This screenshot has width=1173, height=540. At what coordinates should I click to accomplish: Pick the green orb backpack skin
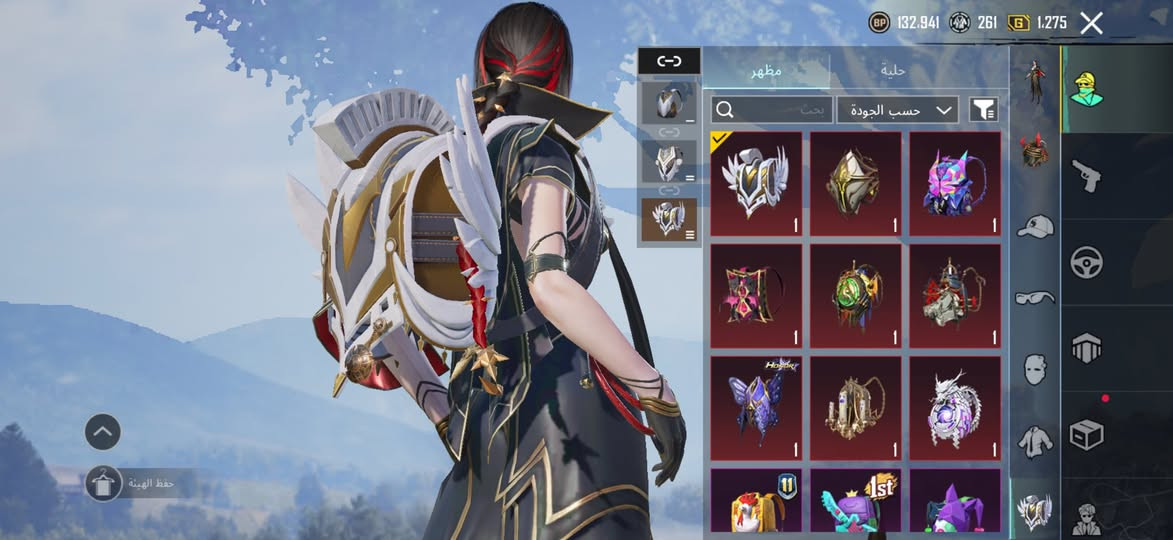[x=855, y=296]
